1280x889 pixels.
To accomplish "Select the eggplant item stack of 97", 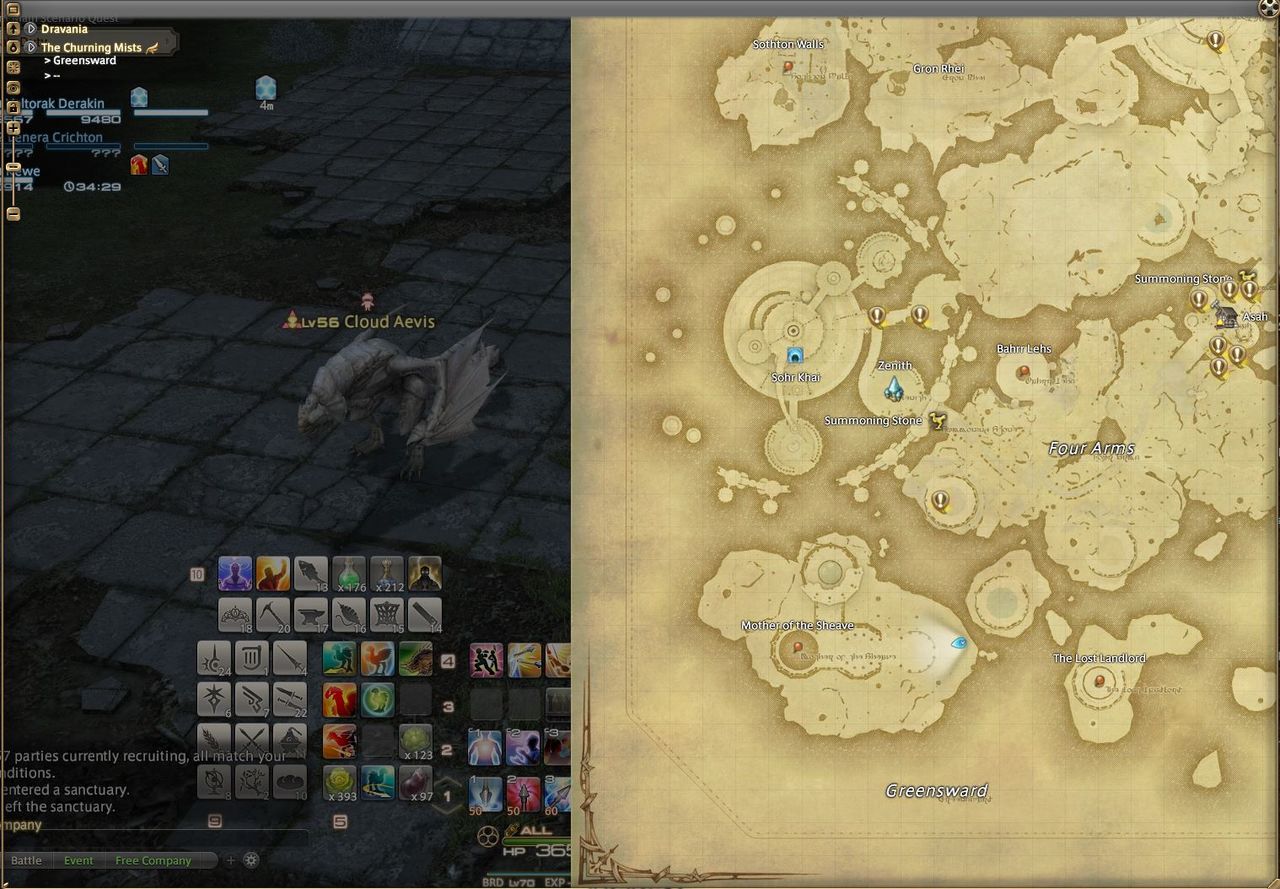I will coord(416,783).
